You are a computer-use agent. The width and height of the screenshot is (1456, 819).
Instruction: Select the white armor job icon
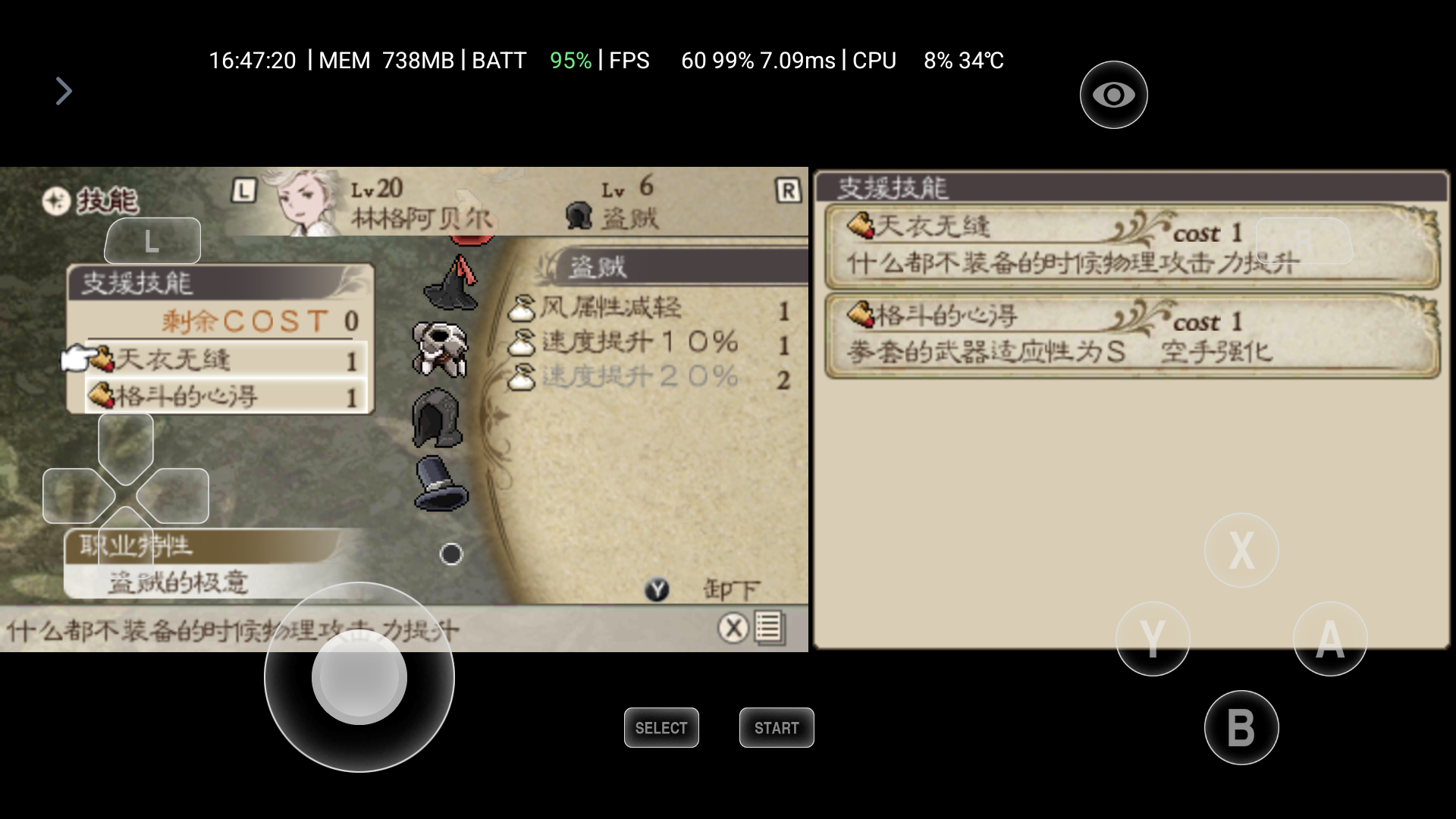(440, 349)
